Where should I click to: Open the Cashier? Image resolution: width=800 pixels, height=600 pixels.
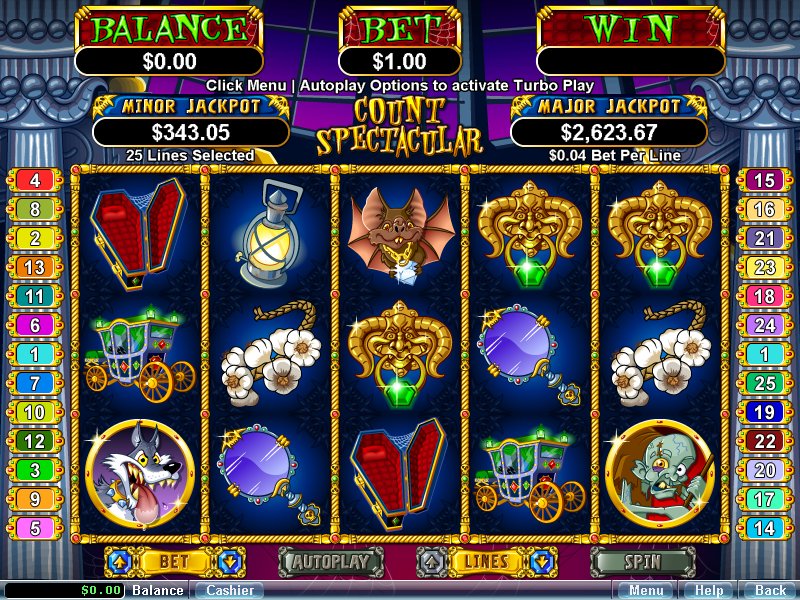point(229,590)
